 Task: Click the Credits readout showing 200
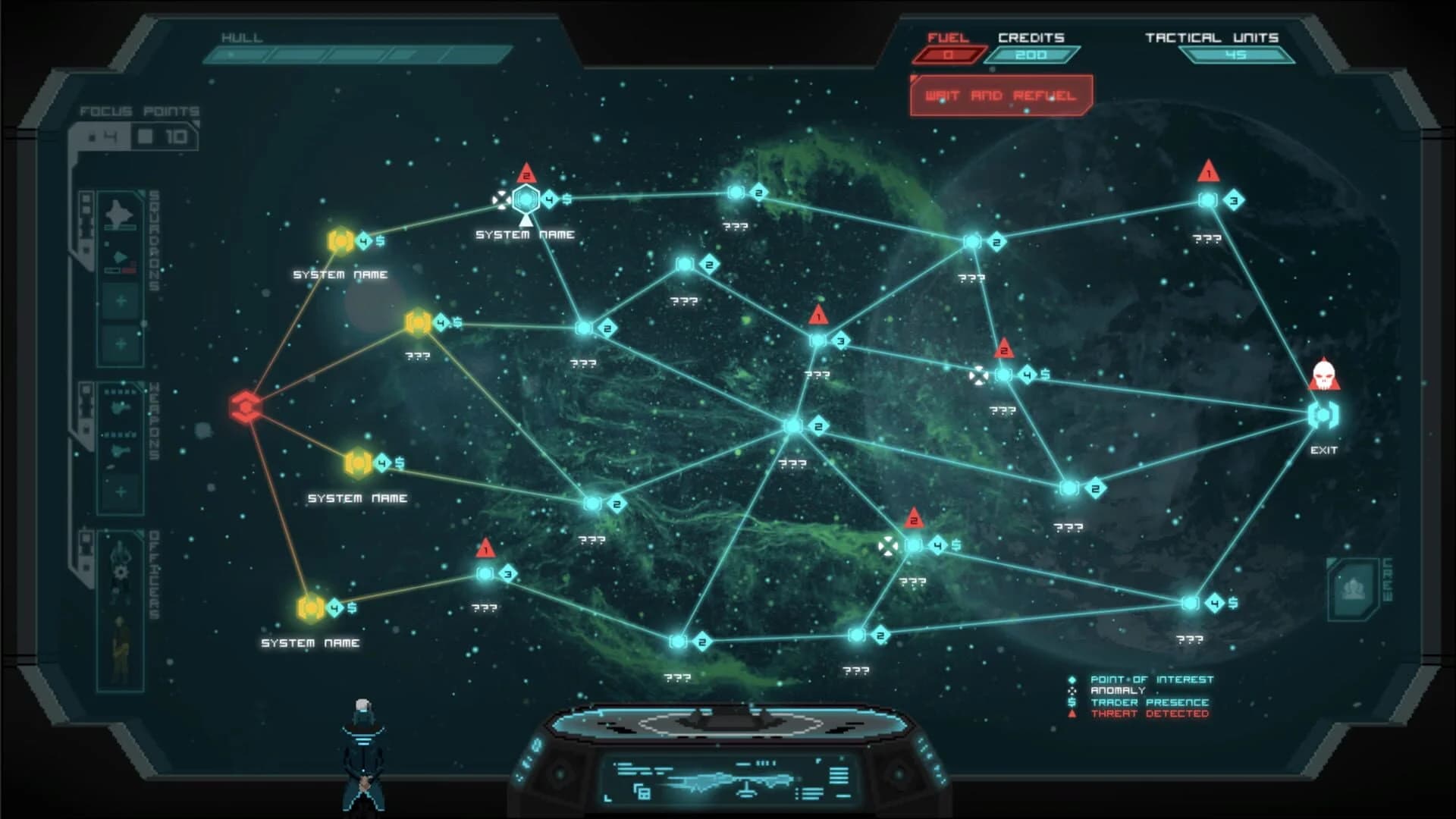pos(1031,54)
